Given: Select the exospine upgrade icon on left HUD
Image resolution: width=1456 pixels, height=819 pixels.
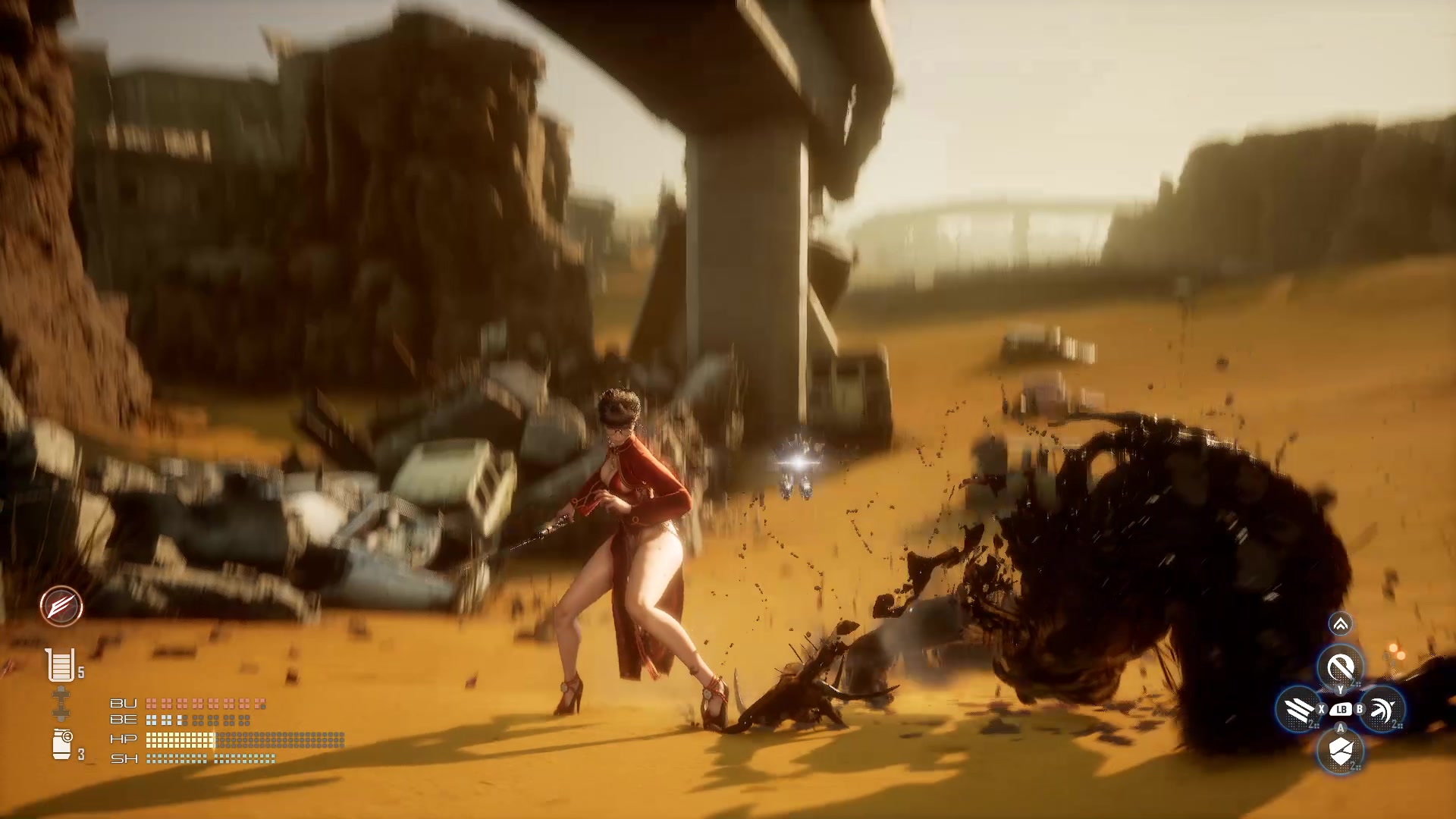Looking at the screenshot, I should [x=61, y=703].
